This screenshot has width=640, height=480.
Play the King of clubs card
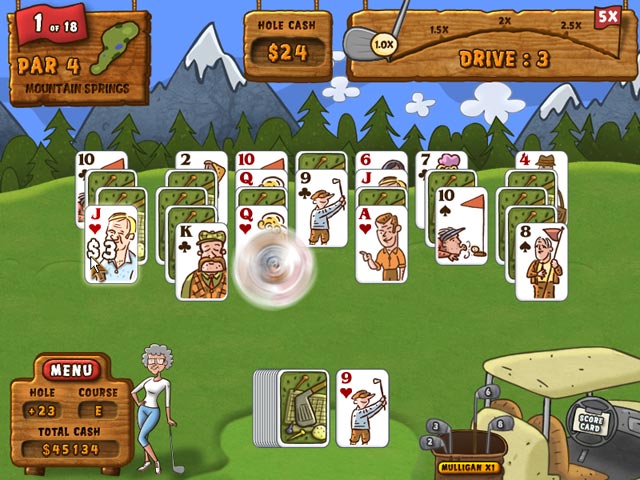201,262
